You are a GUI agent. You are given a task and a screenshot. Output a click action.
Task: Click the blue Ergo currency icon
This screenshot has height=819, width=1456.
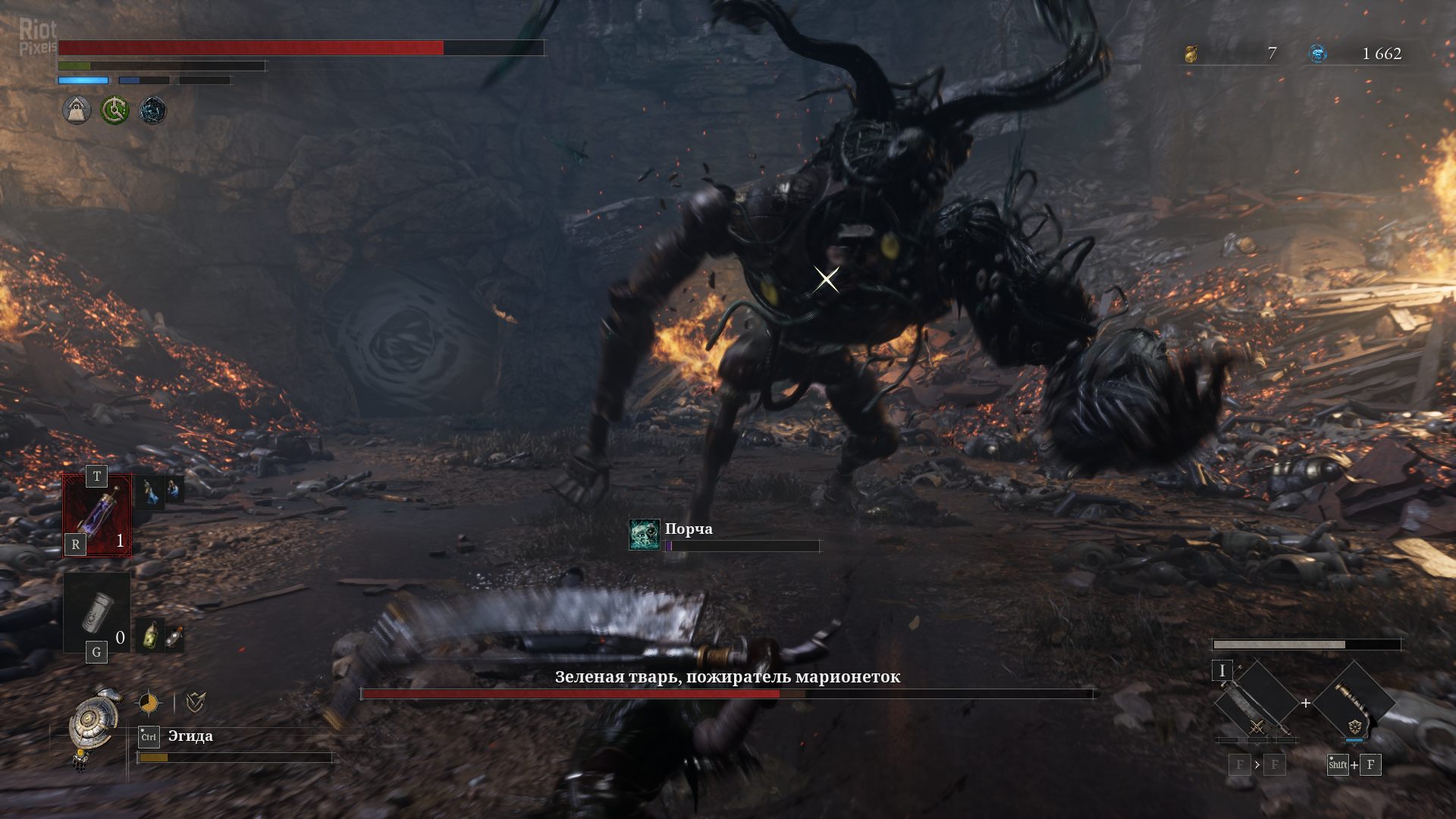1318,54
